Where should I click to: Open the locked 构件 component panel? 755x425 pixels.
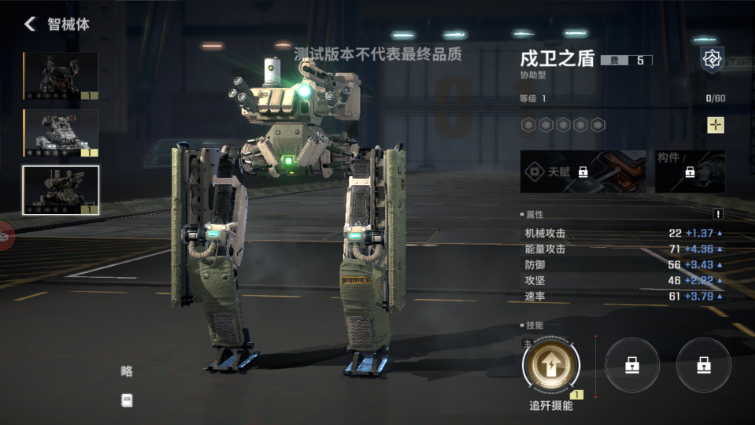coord(690,172)
